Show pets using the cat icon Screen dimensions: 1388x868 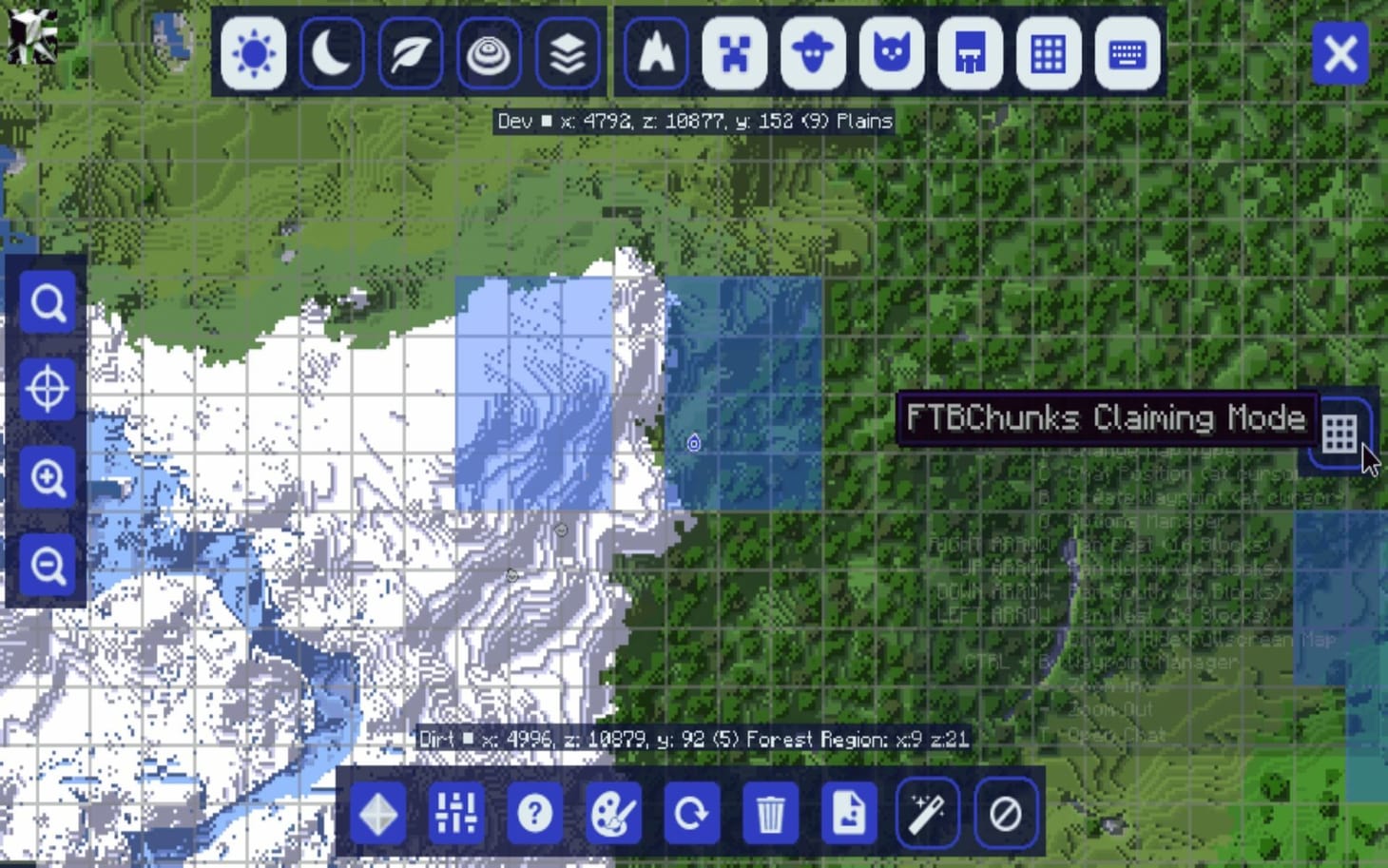point(891,54)
